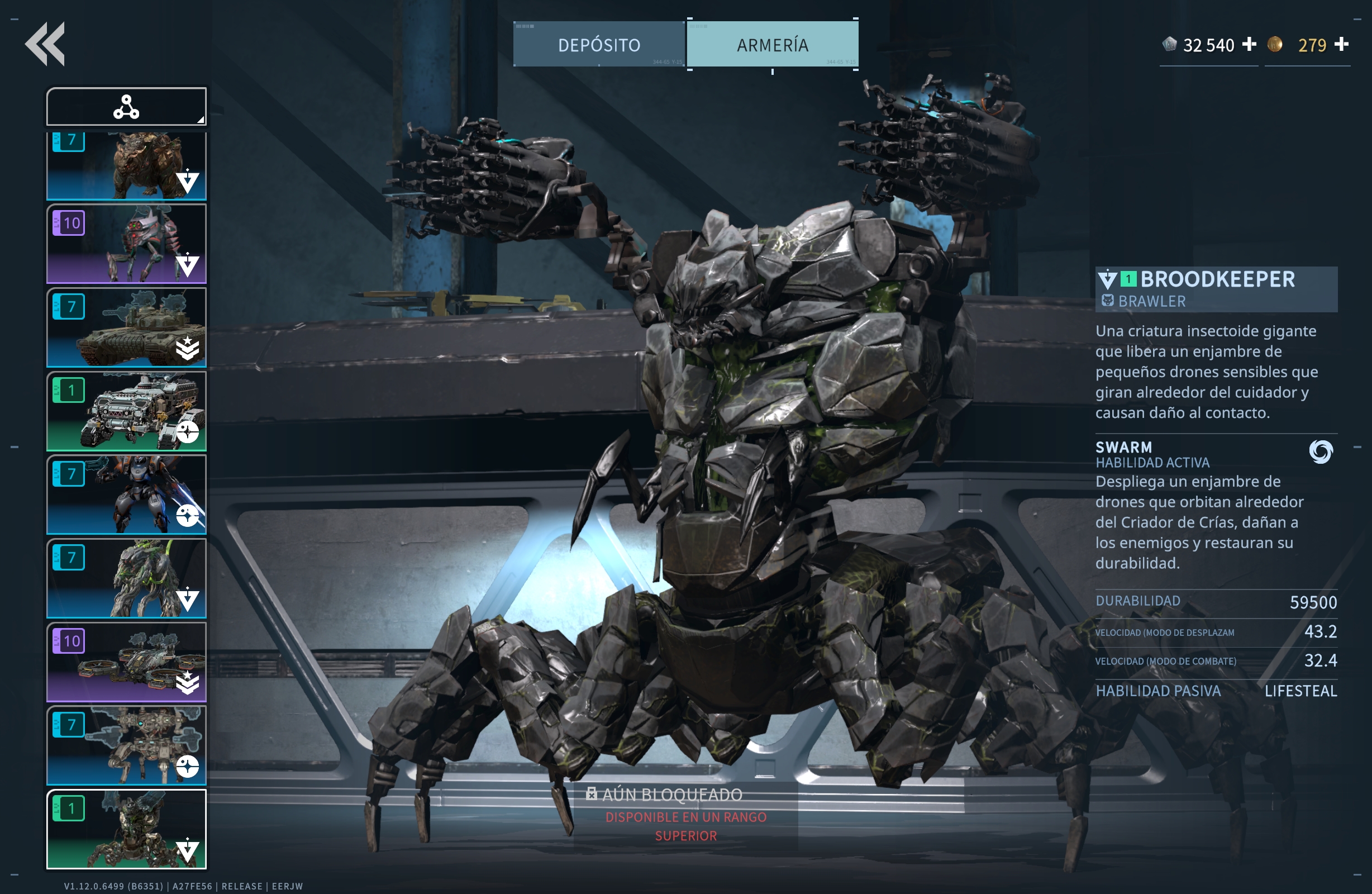Select the level 10 drone vehicle thumbnail
The height and width of the screenshot is (894, 1372).
click(126, 662)
